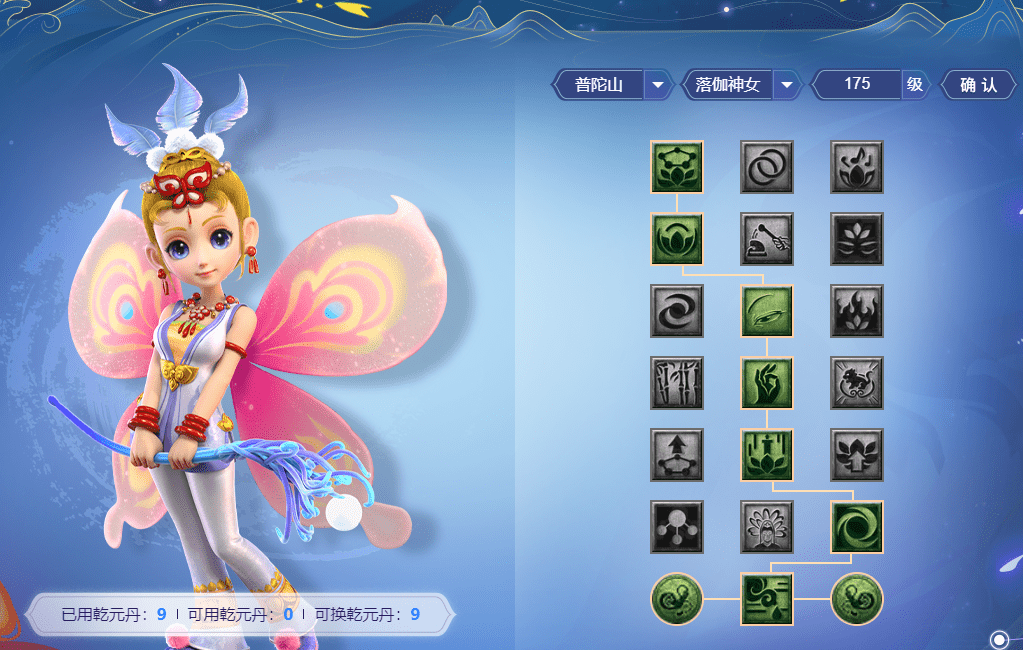
Task: Open the 落伽神女 branch dropdown
Action: point(786,85)
